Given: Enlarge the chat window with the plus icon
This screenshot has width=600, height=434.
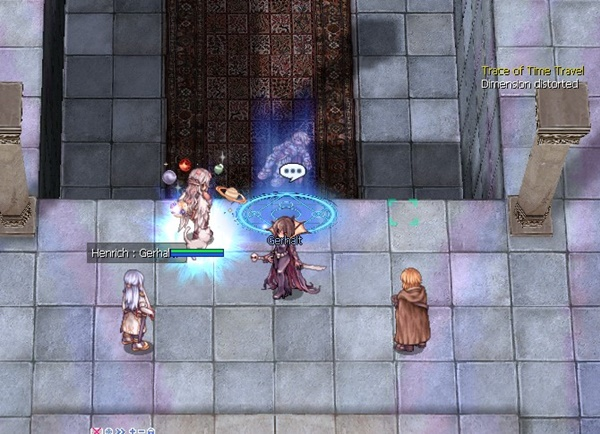Looking at the screenshot, I should pos(131,430).
